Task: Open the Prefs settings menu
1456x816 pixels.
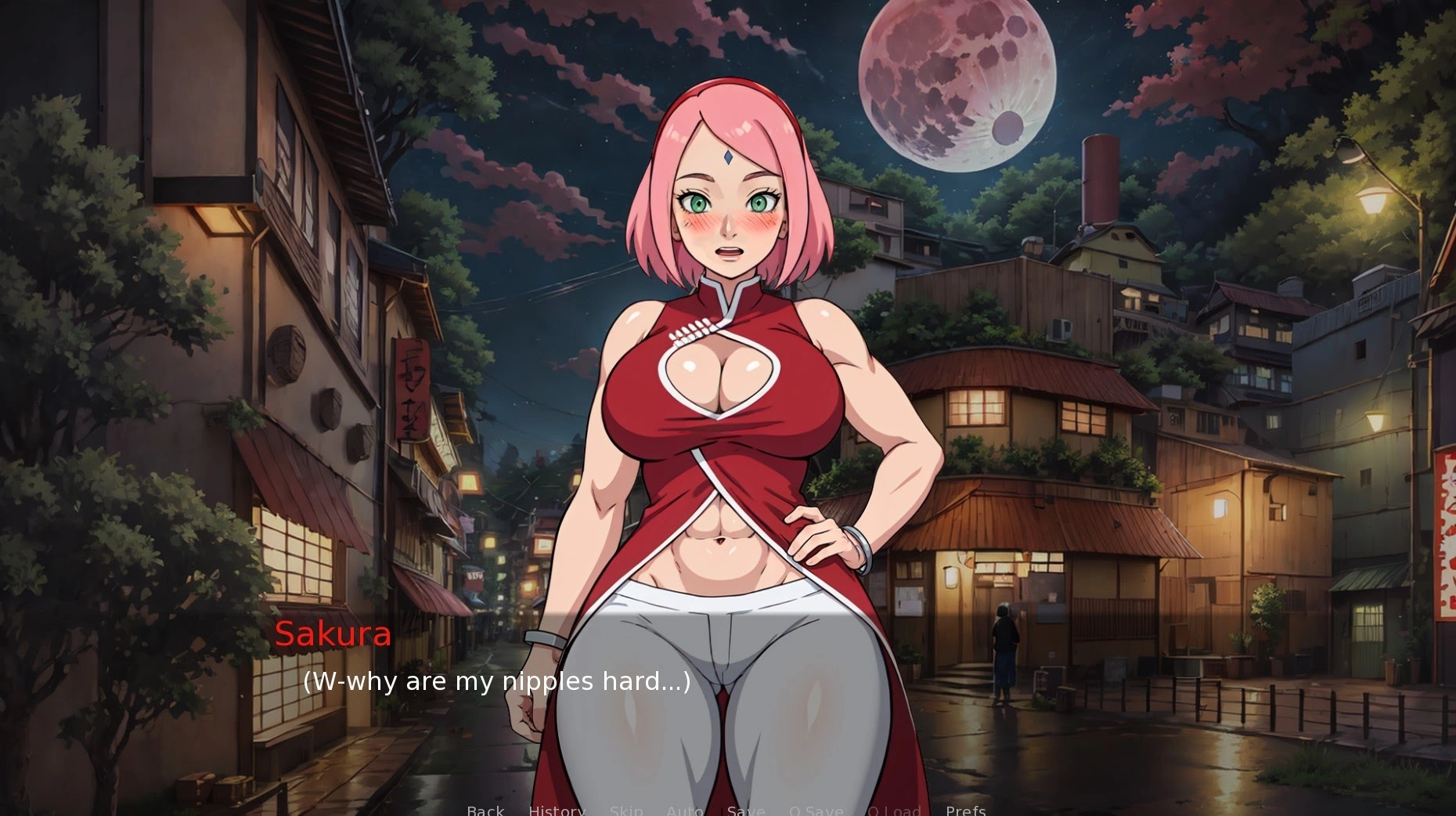Action: 965,810
